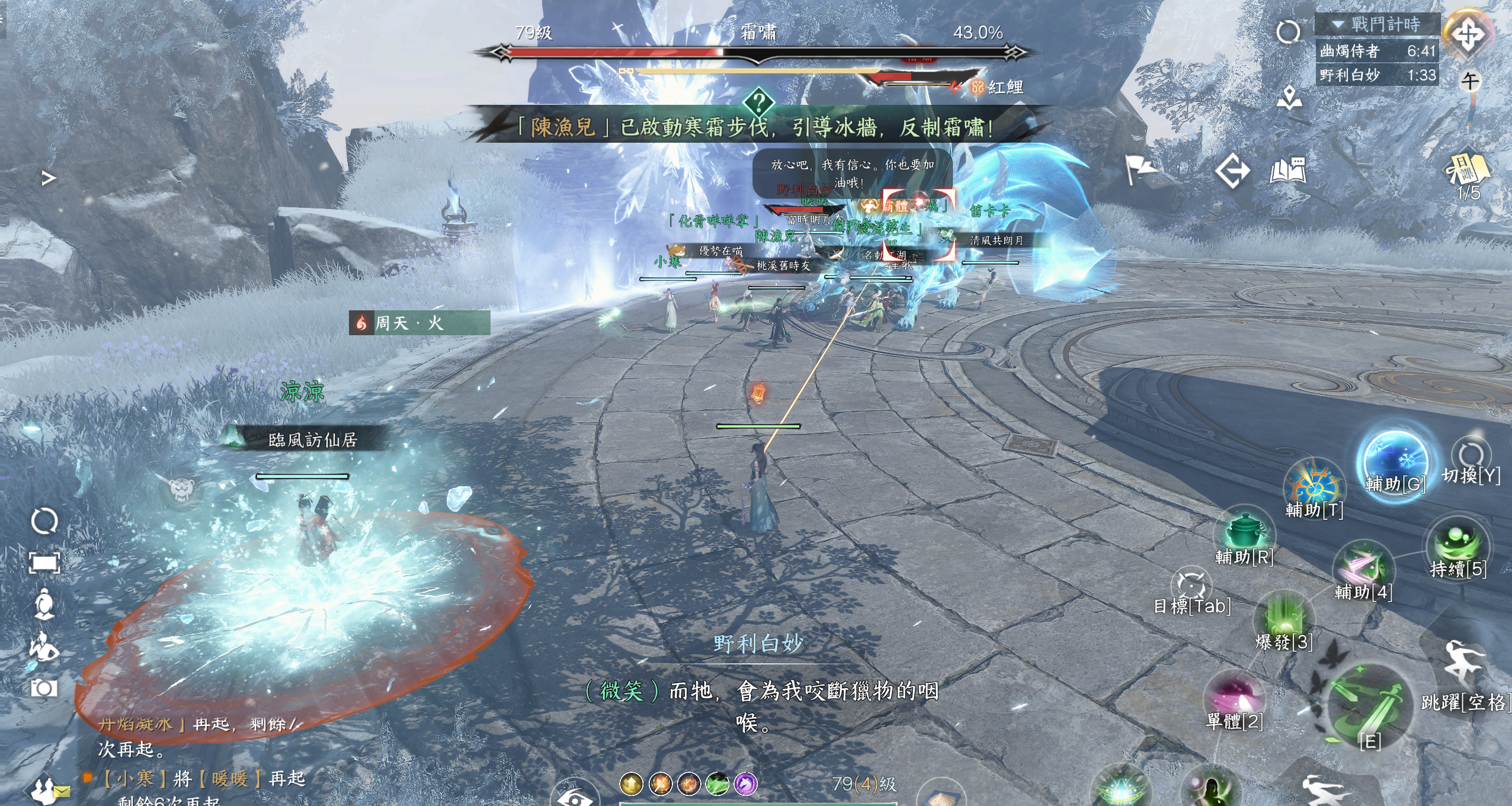The height and width of the screenshot is (806, 1512).
Task: Trigger the 爆發[3] burst skill
Action: point(1284,617)
